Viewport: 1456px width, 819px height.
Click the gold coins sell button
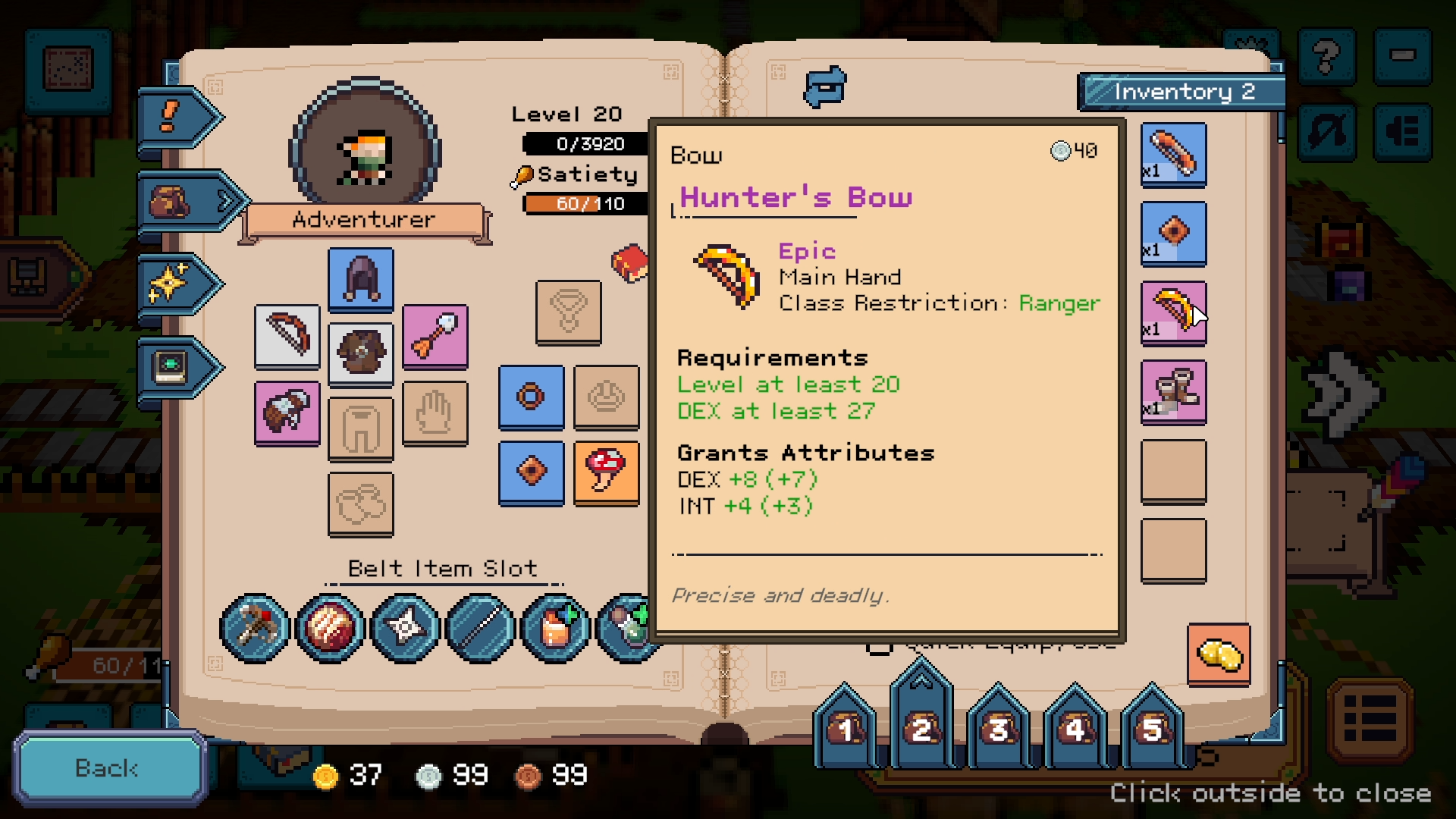click(1219, 654)
